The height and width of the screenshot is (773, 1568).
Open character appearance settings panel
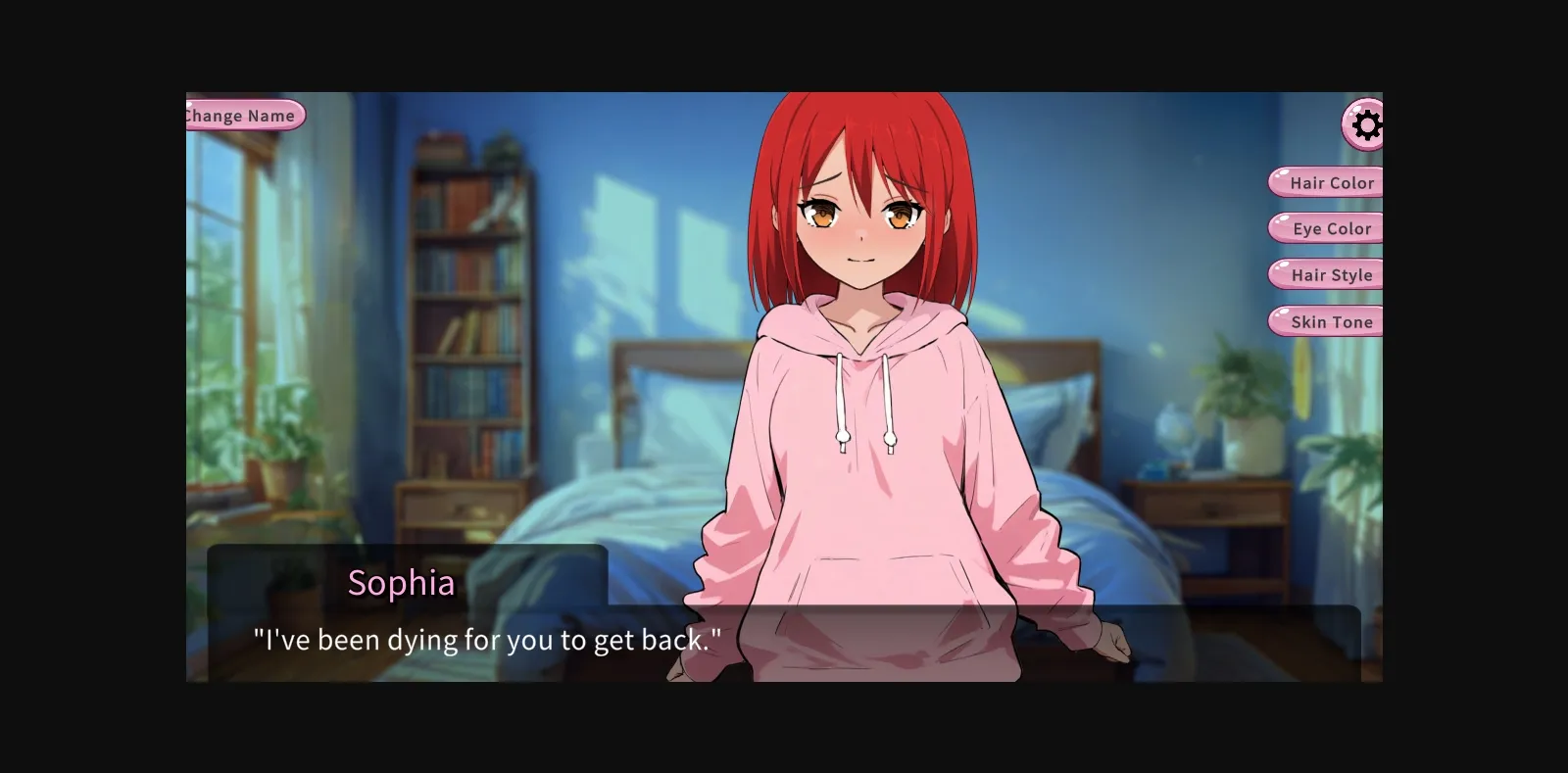click(1367, 124)
